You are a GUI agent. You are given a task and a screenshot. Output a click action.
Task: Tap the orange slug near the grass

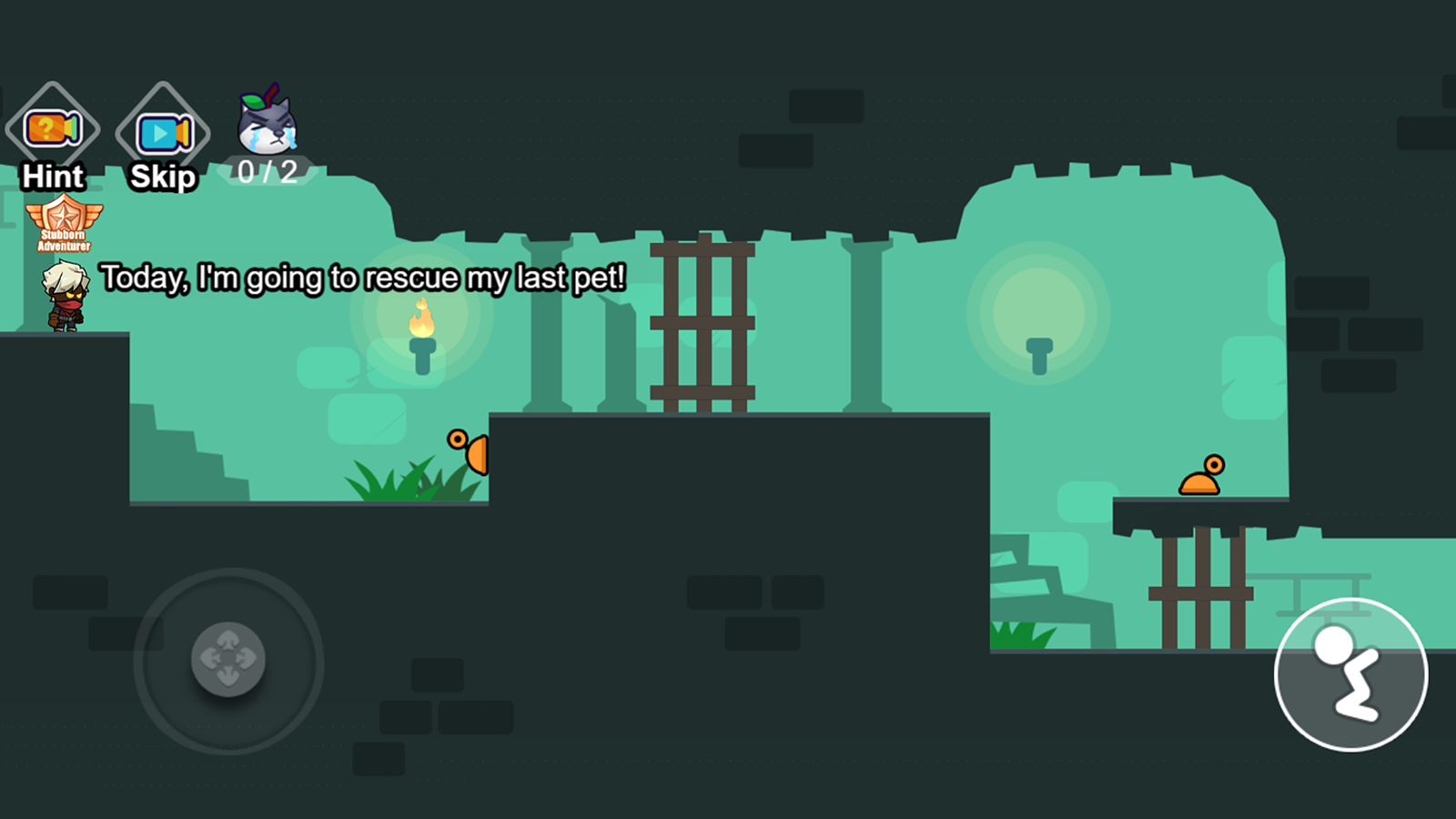pos(468,452)
